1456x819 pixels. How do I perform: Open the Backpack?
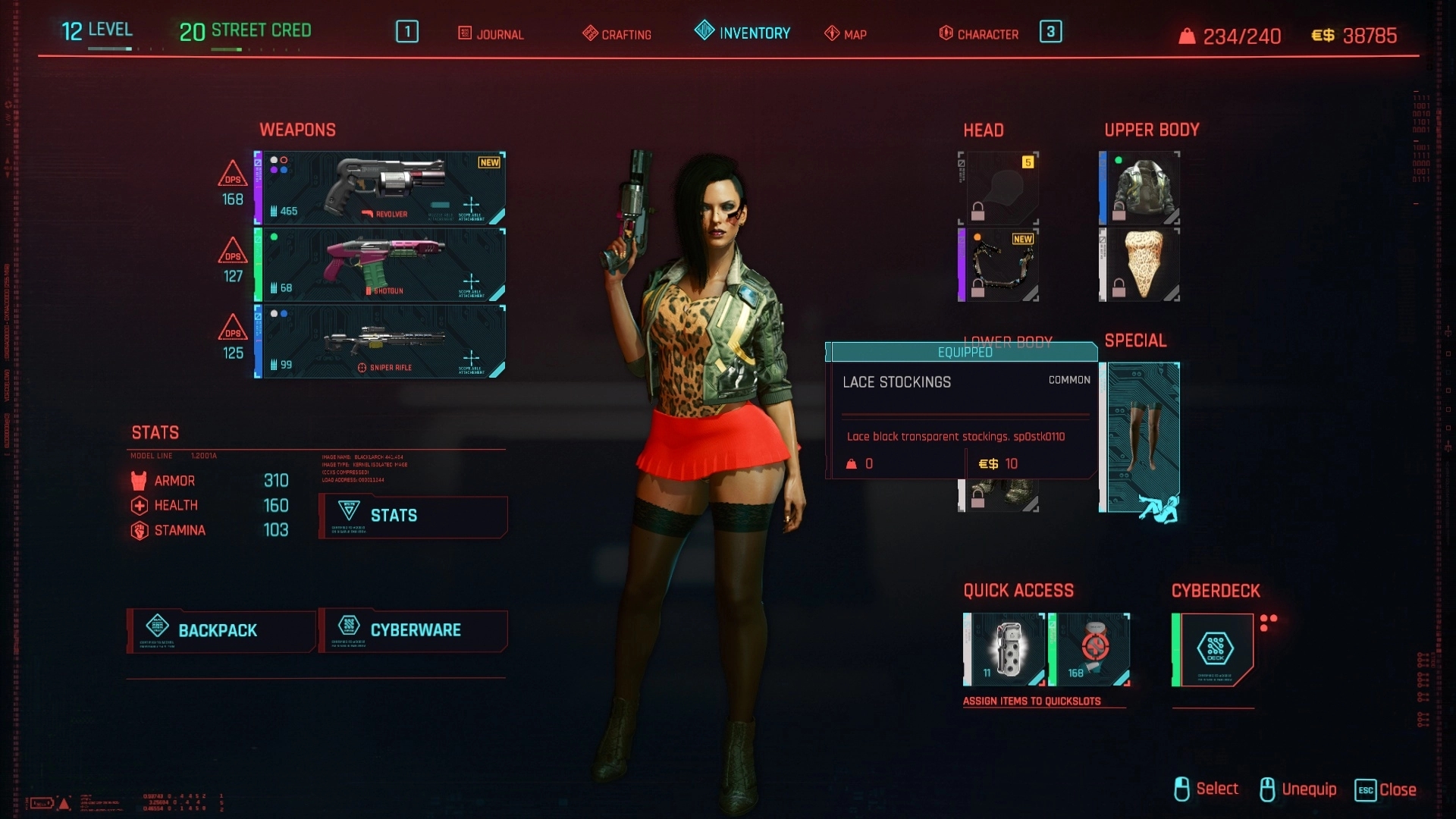(221, 631)
